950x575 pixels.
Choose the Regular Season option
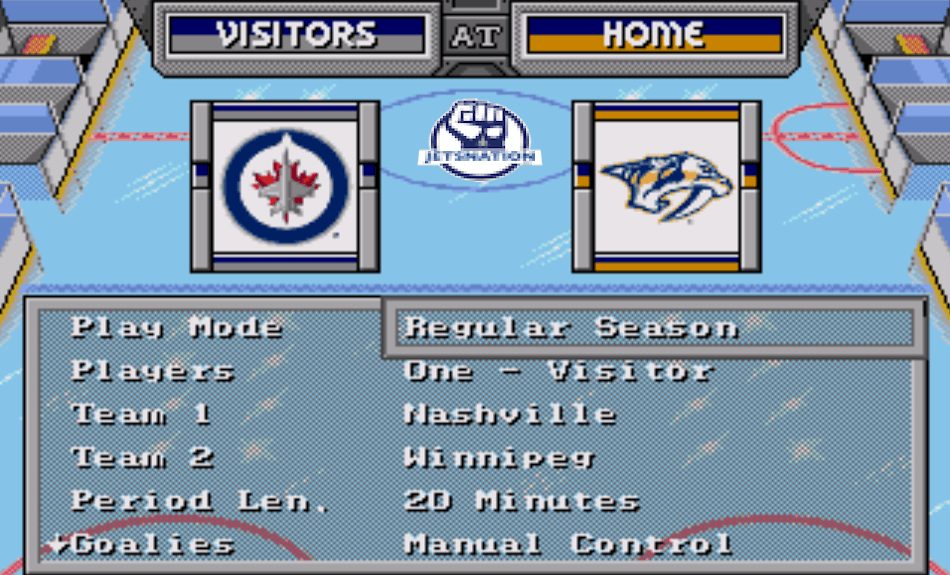click(570, 328)
